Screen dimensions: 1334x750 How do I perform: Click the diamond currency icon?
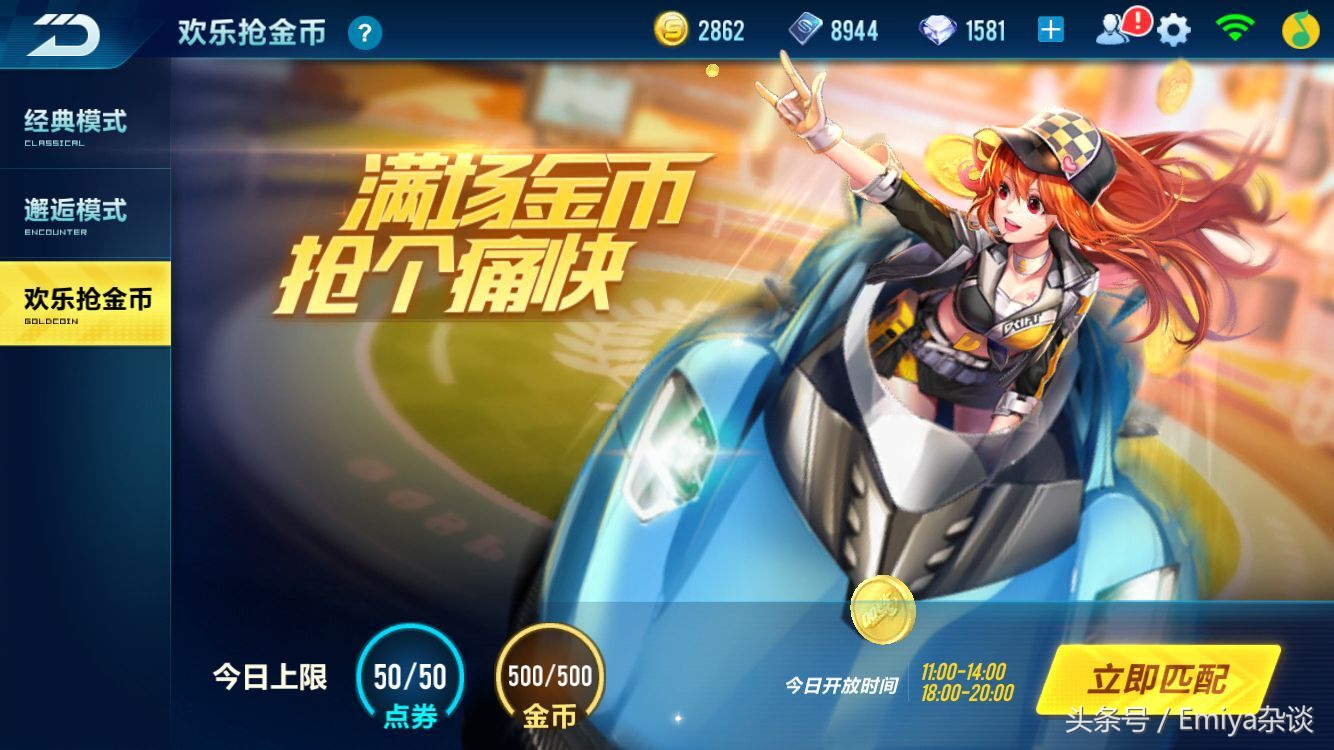coord(936,29)
